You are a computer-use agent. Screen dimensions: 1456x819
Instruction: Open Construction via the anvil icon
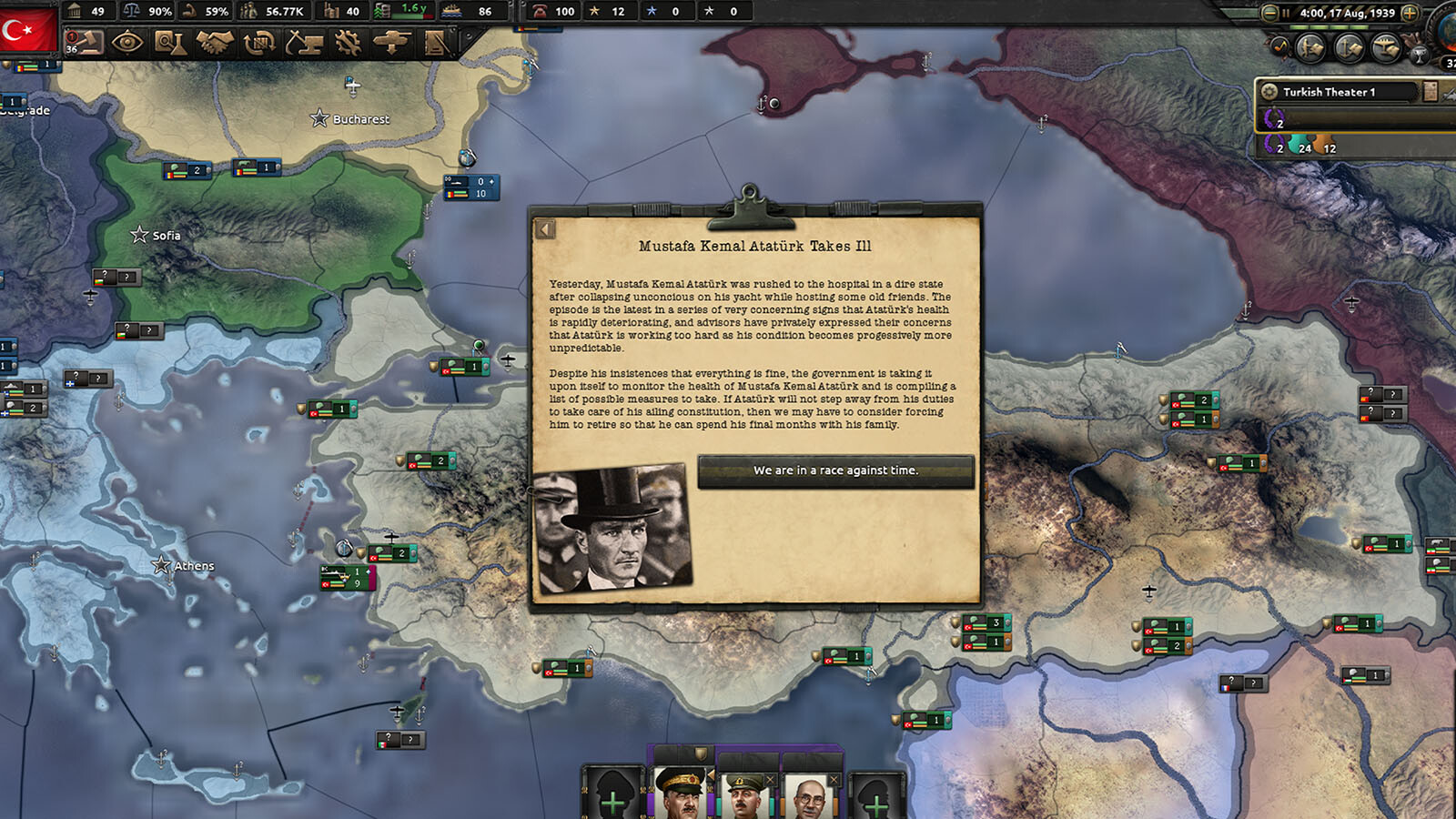click(x=303, y=43)
